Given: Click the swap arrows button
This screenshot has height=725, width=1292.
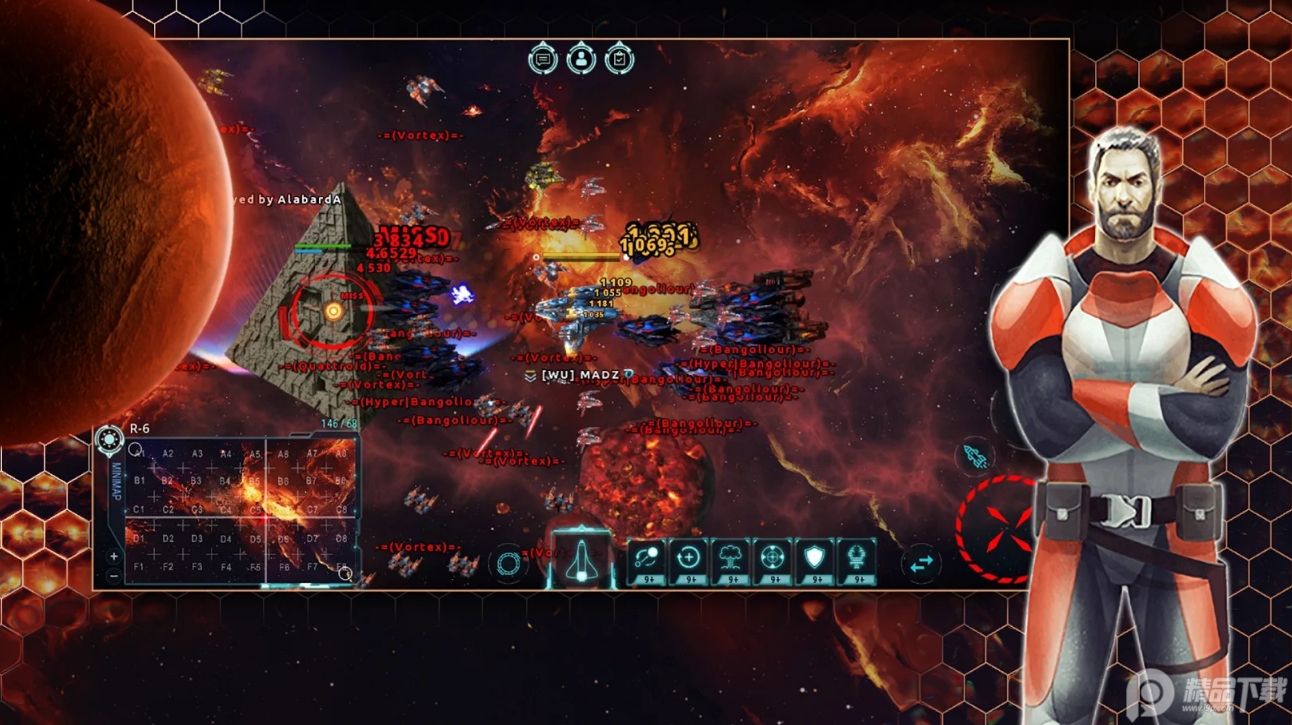Looking at the screenshot, I should [921, 563].
